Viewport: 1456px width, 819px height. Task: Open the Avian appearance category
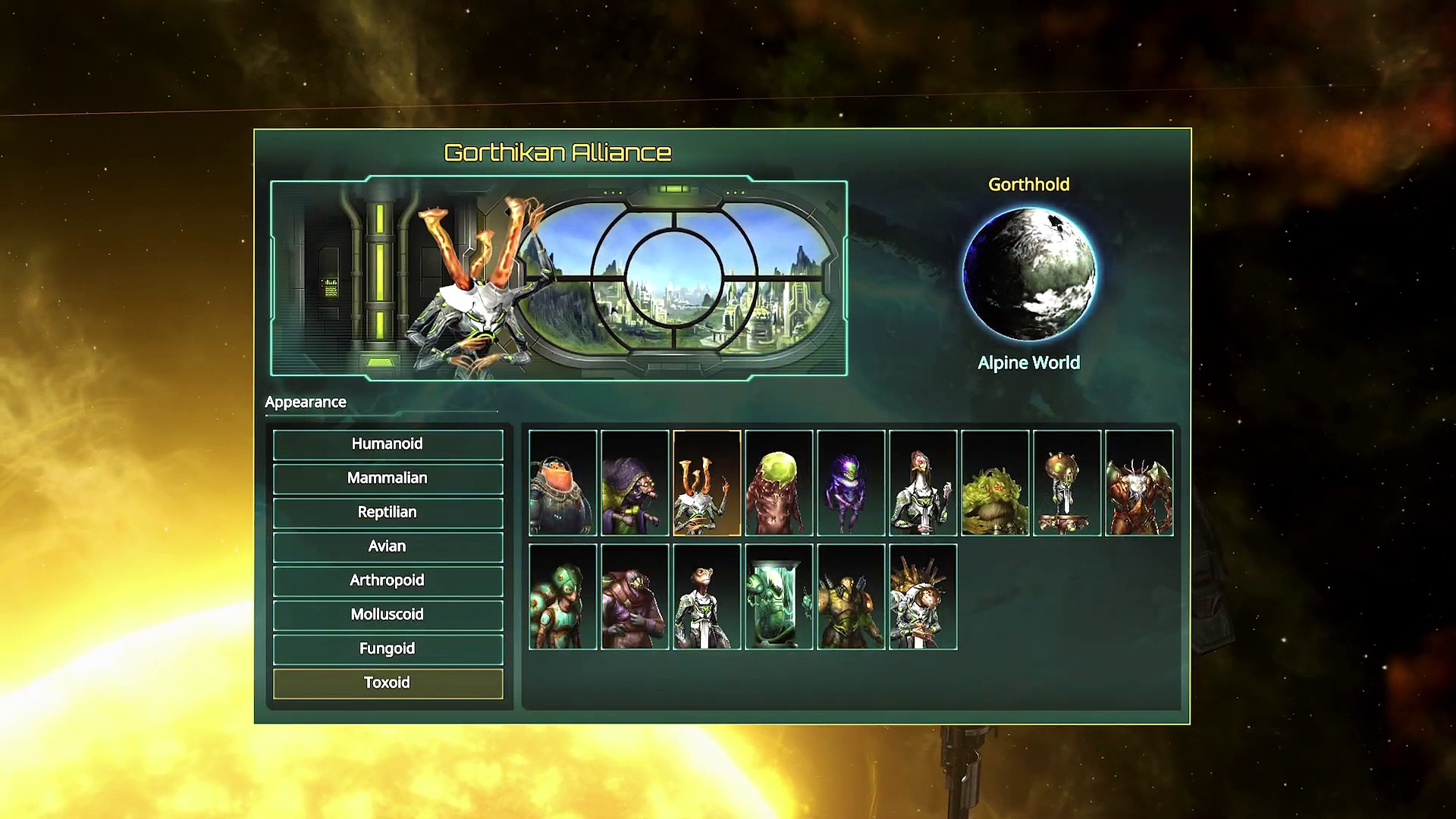click(388, 547)
